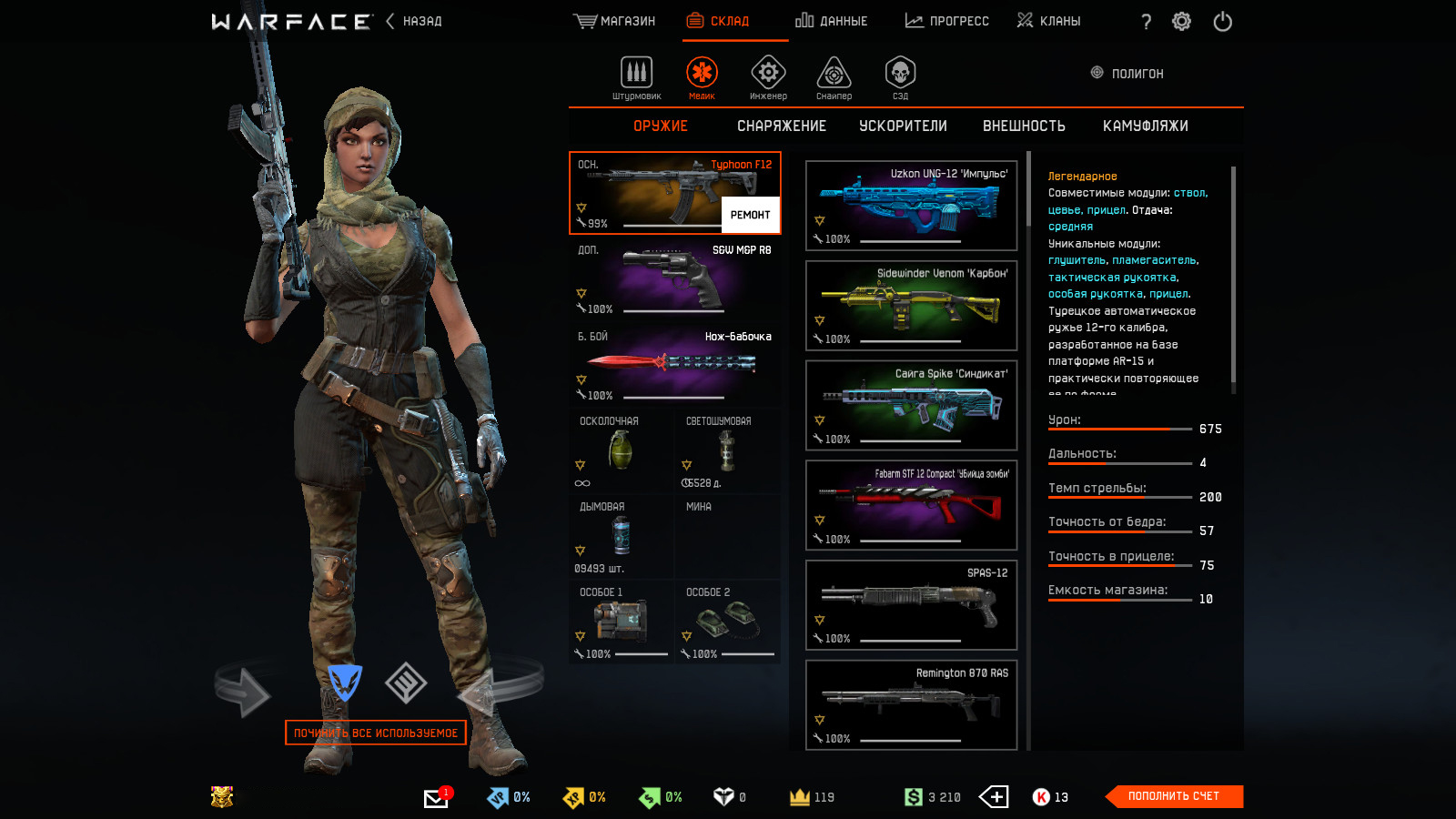Go back with the НАЗАД button
This screenshot has width=1456, height=819.
point(414,21)
